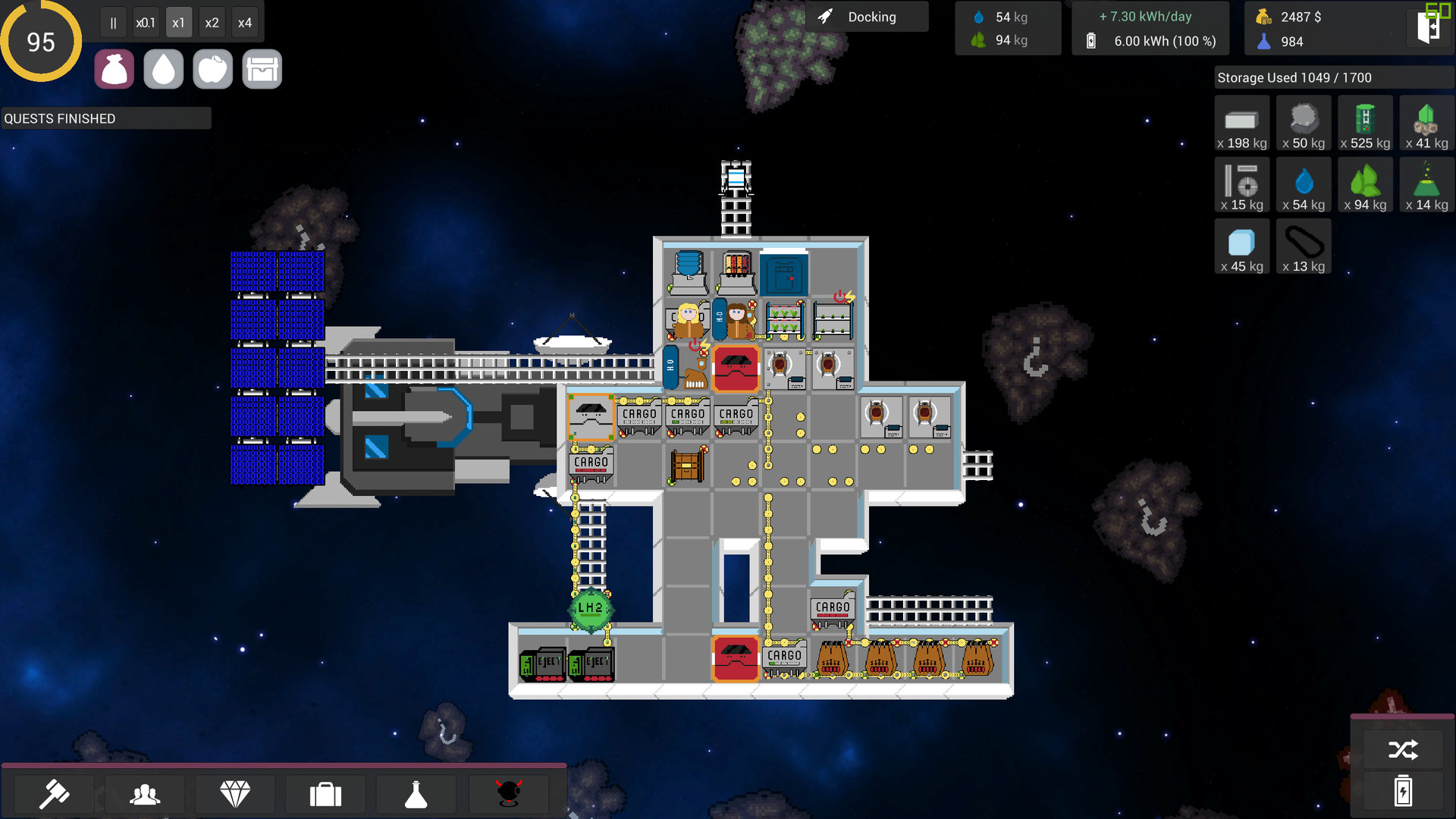
Task: Open the research flask panel
Action: point(416,794)
